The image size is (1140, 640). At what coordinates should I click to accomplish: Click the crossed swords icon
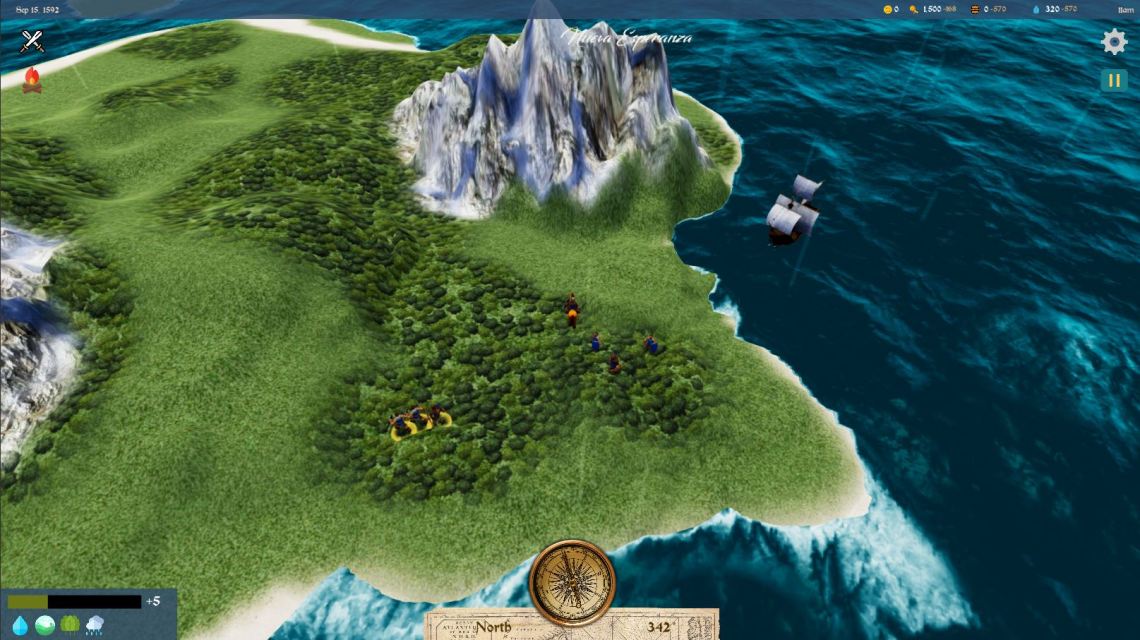(x=33, y=41)
